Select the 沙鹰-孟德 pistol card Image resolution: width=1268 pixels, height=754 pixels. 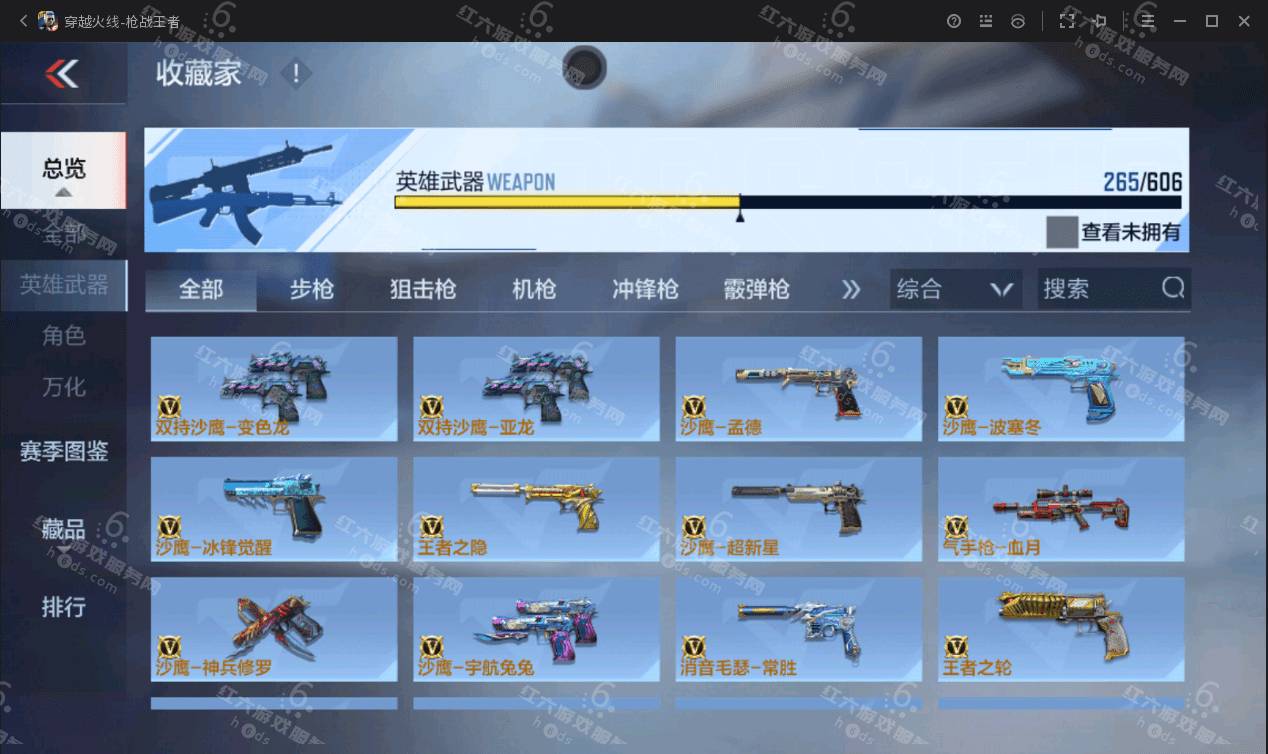[x=798, y=389]
